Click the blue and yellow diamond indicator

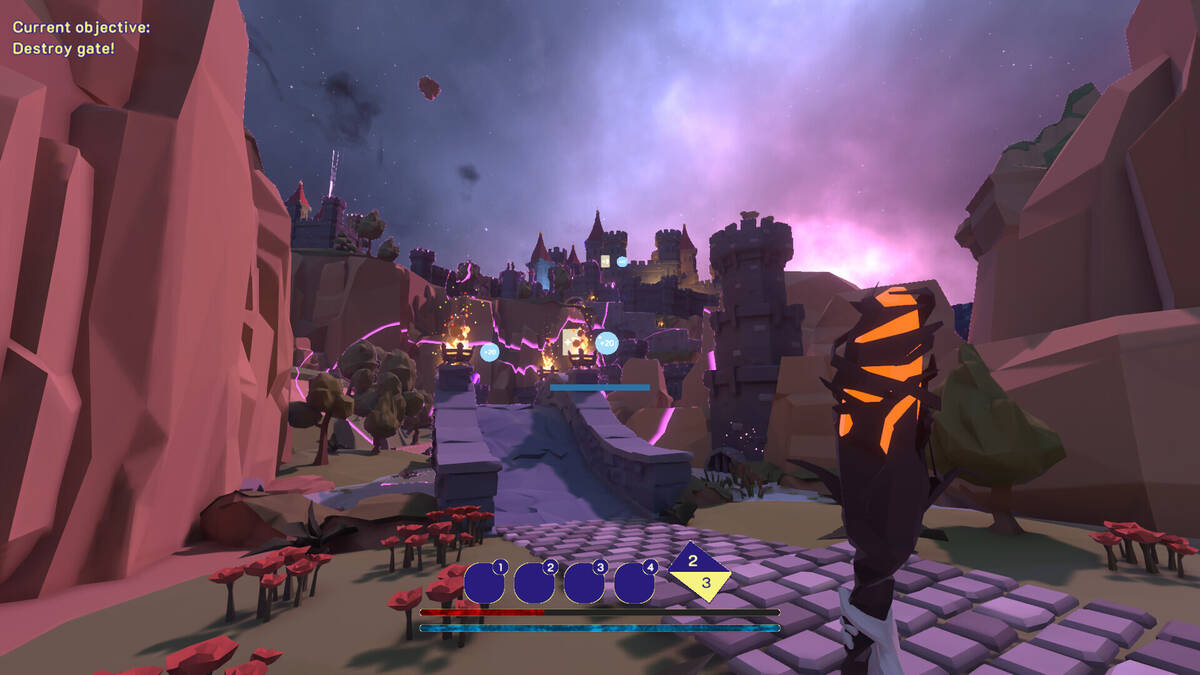[x=700, y=572]
